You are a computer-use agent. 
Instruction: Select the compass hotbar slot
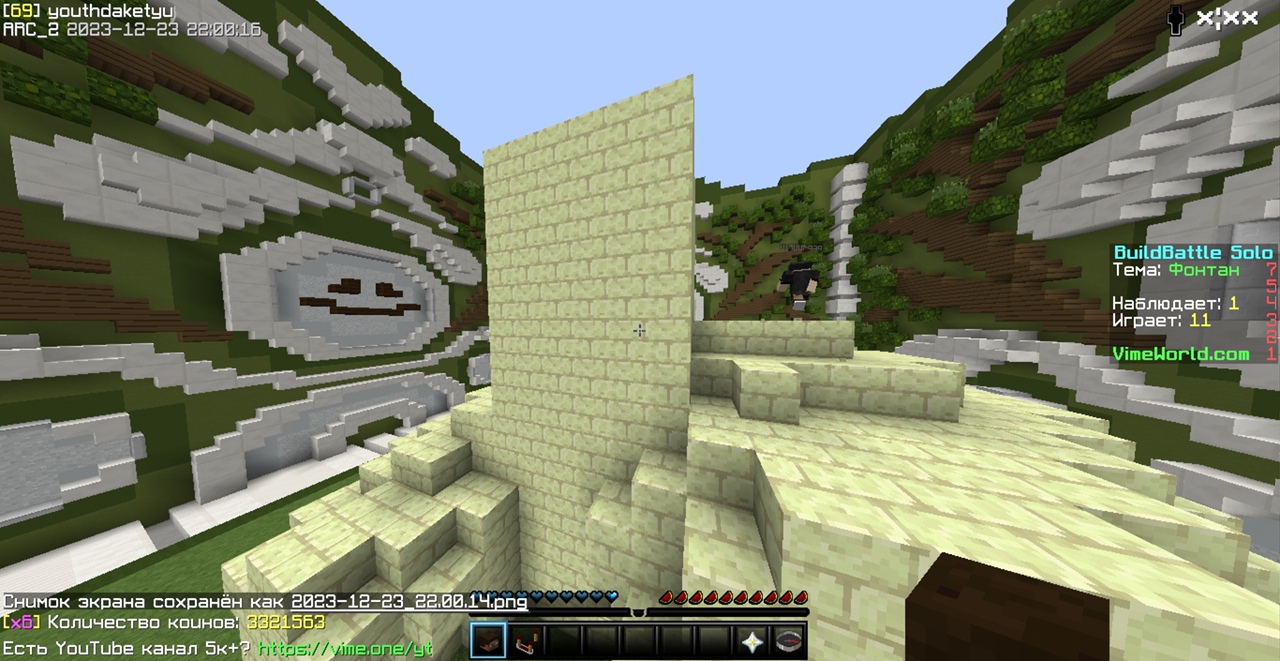click(789, 641)
